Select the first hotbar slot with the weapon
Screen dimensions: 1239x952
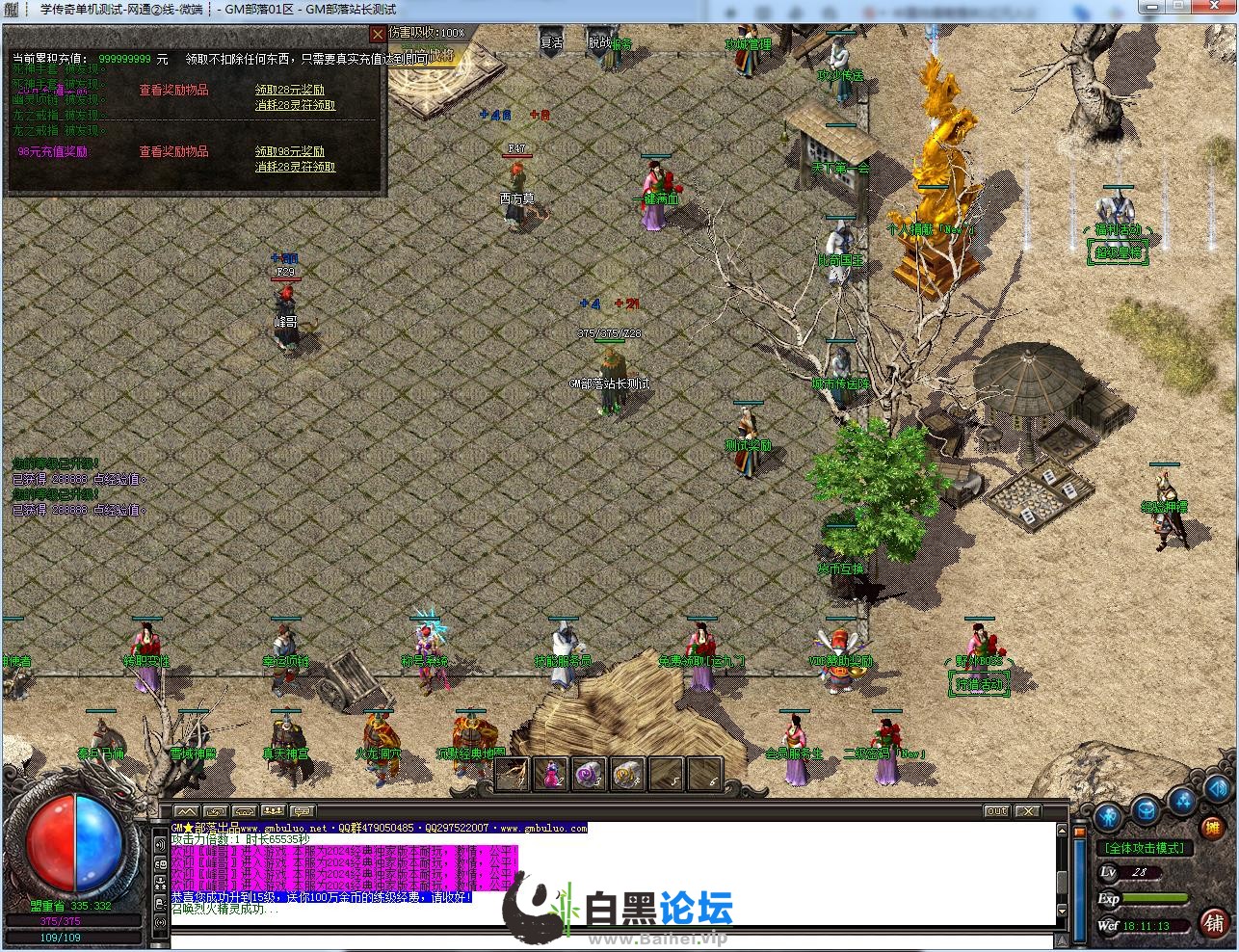tap(513, 774)
